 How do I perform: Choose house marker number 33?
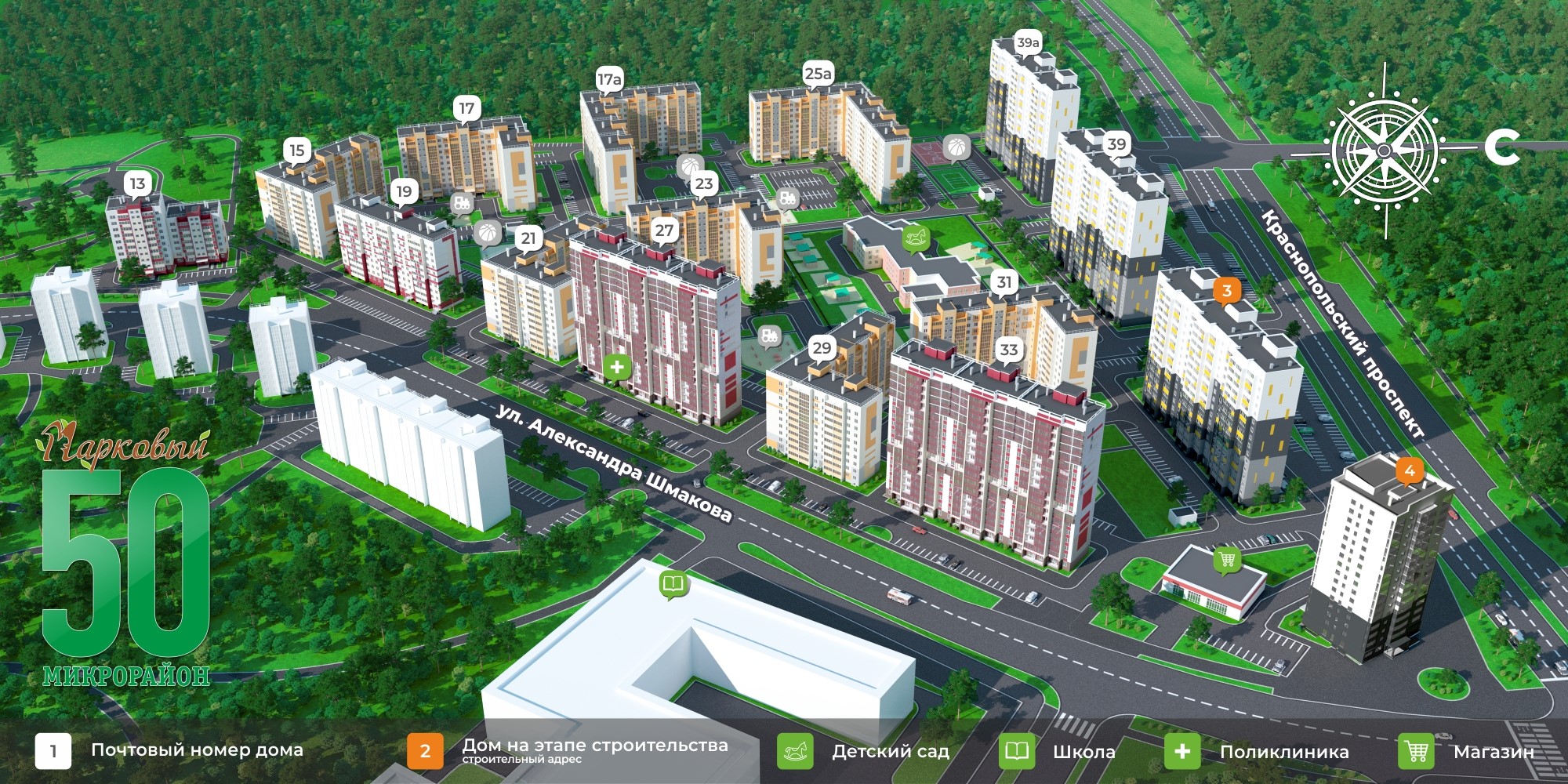click(1009, 350)
